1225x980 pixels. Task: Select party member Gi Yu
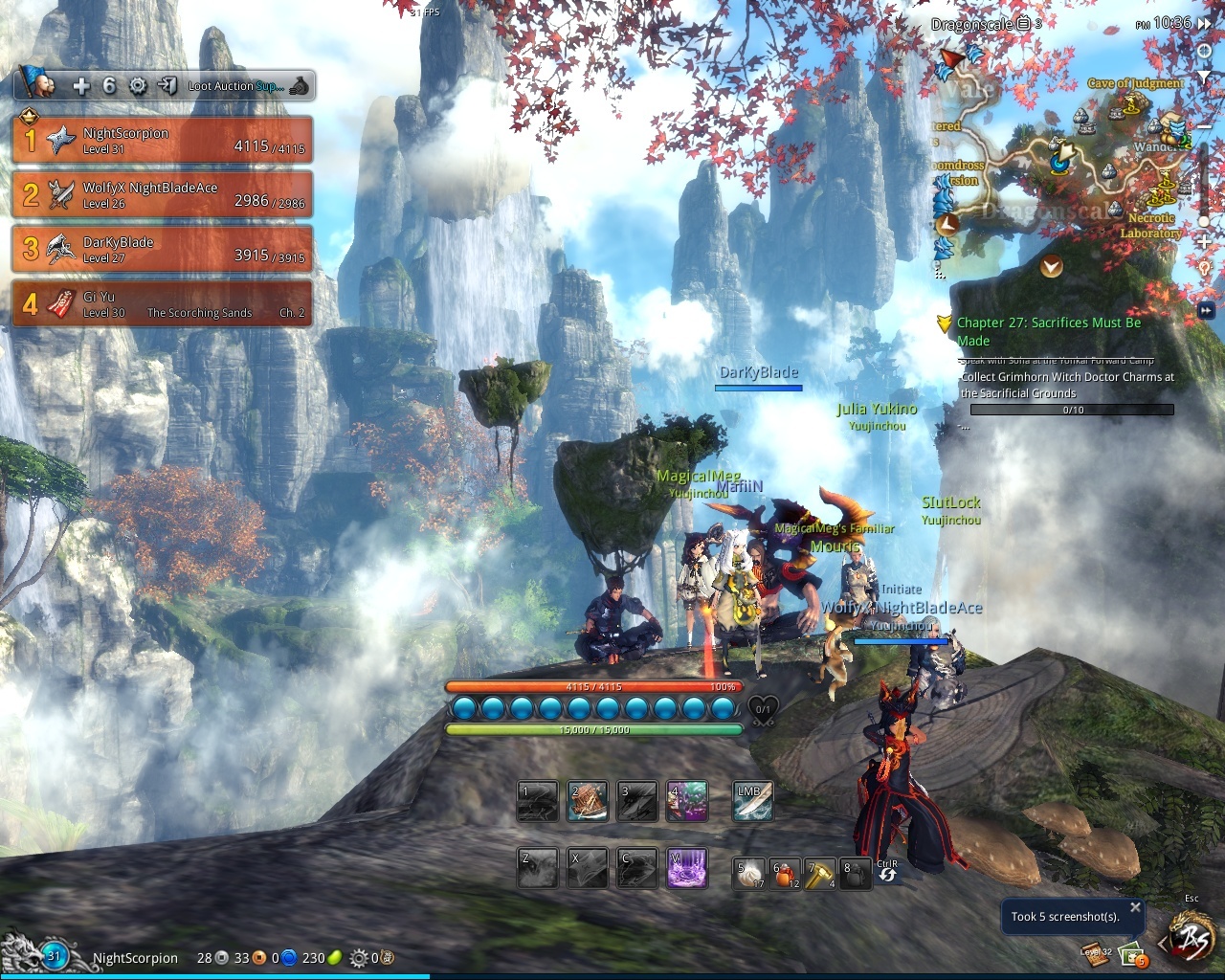click(x=162, y=304)
